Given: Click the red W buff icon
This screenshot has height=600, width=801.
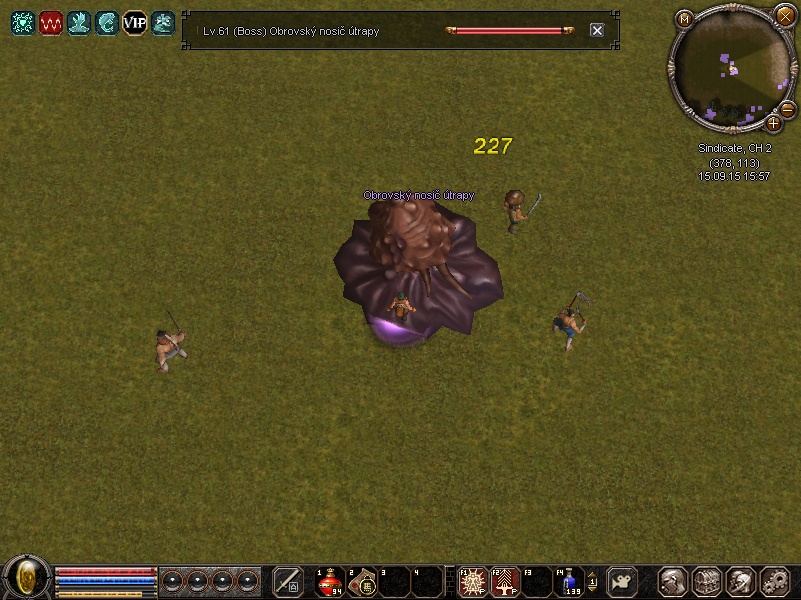Looking at the screenshot, I should click(51, 23).
